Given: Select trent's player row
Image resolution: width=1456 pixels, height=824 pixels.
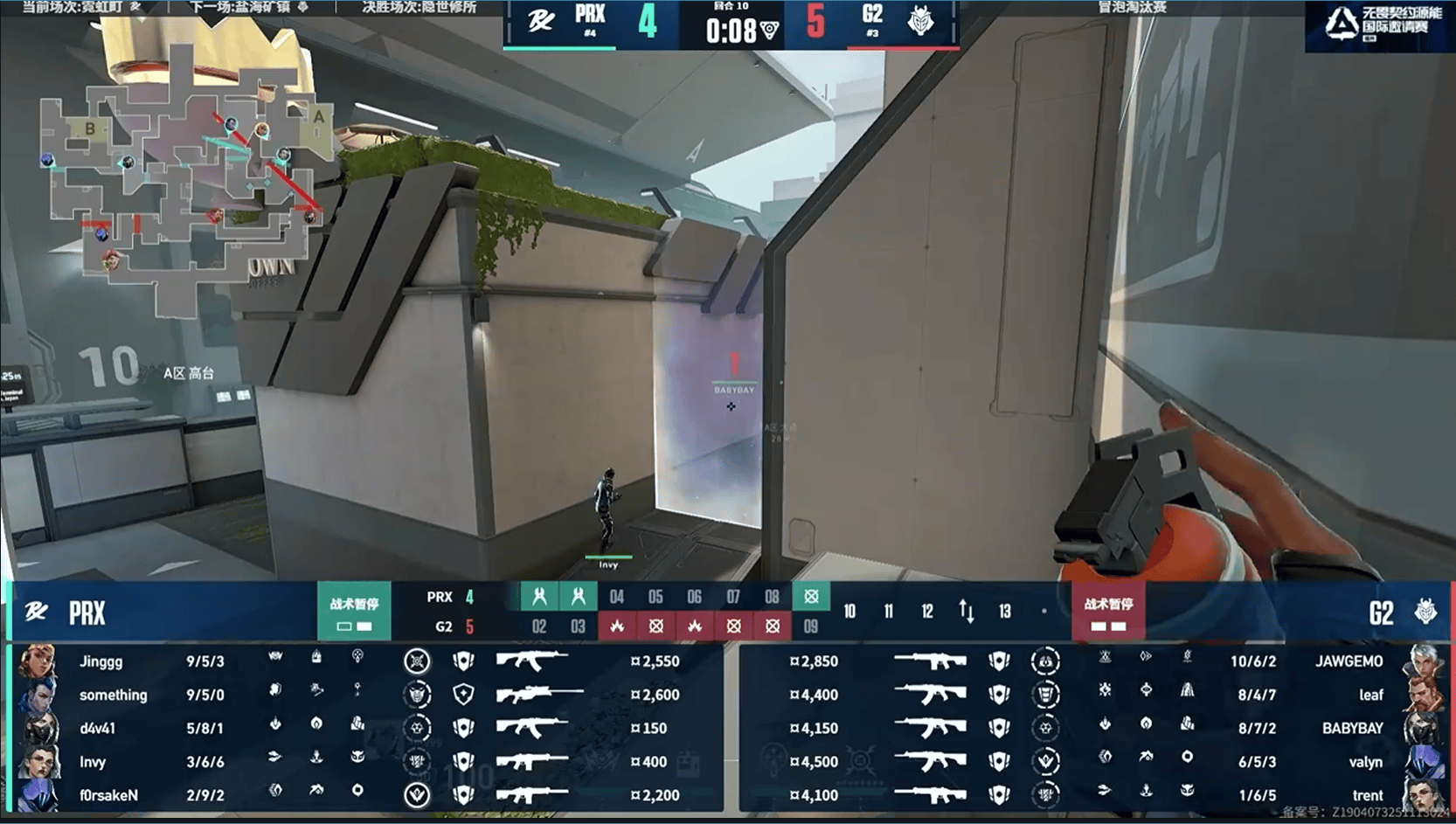Looking at the screenshot, I should 1092,795.
